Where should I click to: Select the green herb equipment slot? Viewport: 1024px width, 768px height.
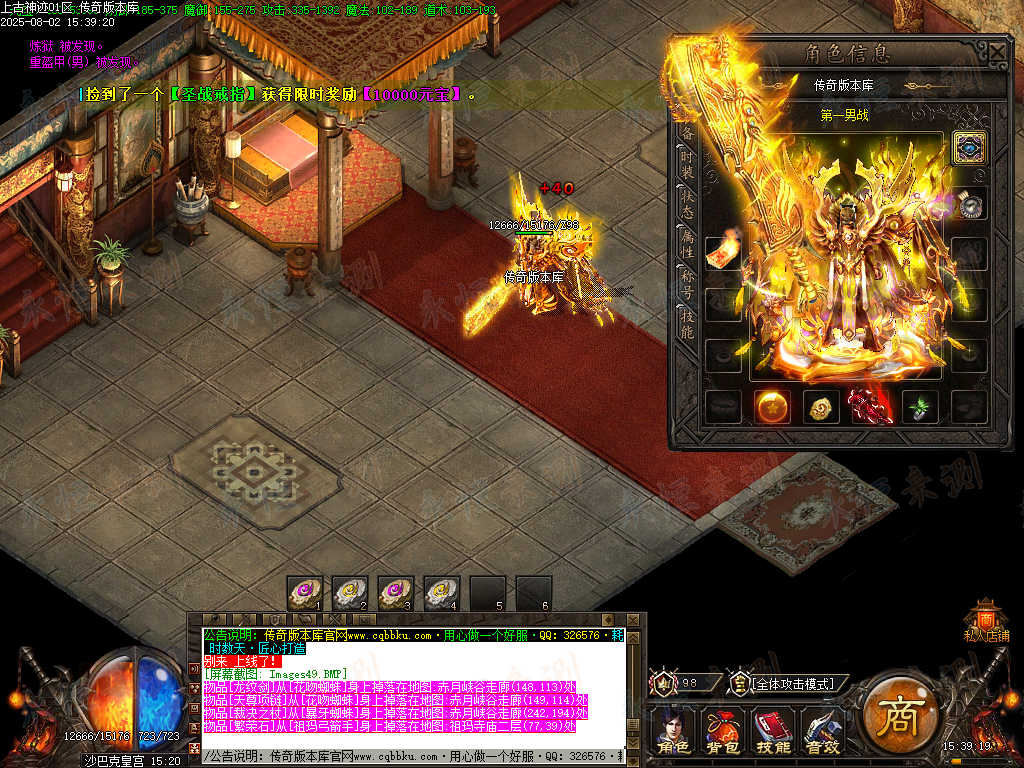click(x=920, y=407)
